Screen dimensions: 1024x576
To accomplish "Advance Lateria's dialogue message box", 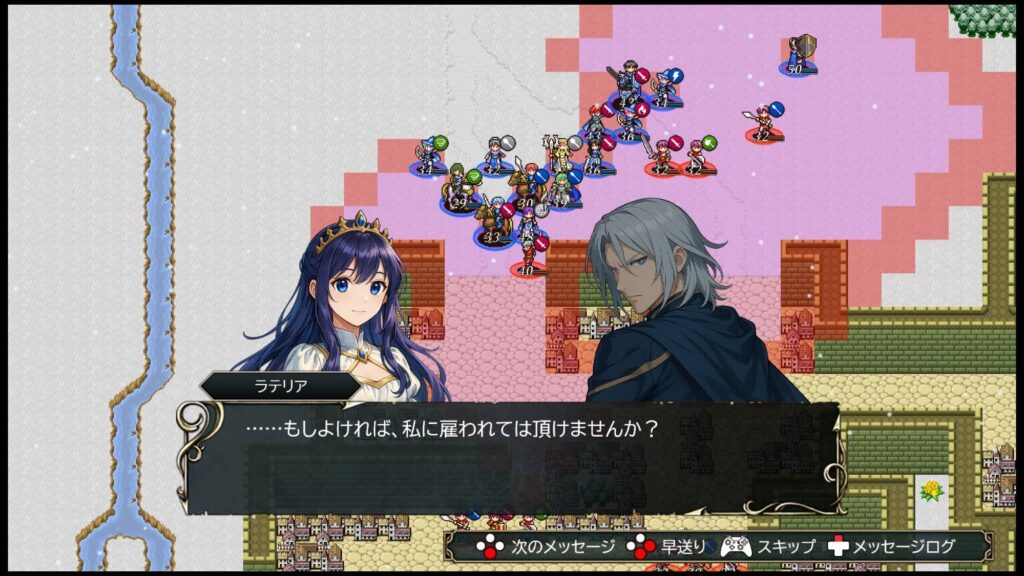I will point(510,457).
